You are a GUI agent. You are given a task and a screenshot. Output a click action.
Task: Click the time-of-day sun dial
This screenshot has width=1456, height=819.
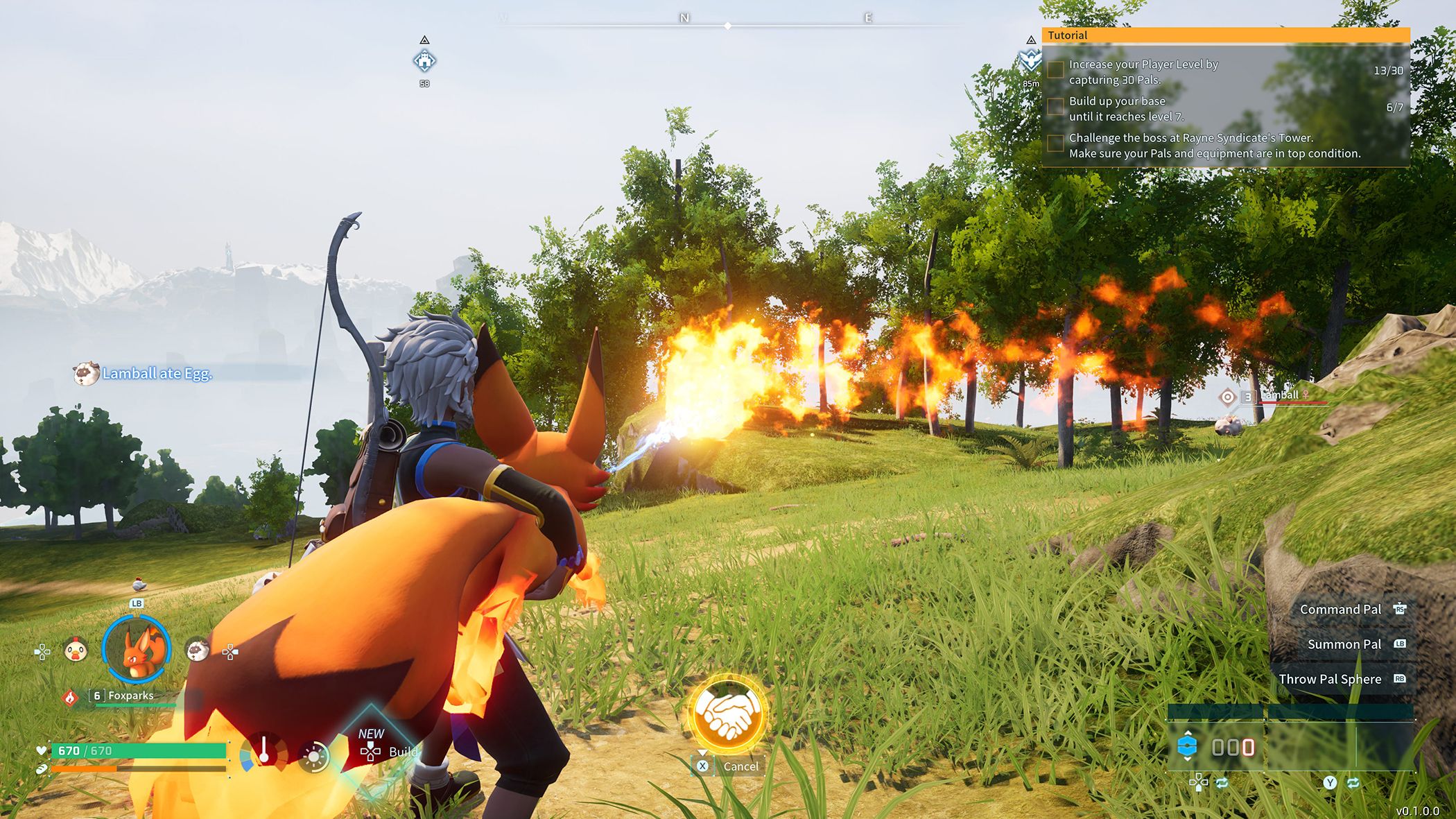tap(313, 756)
